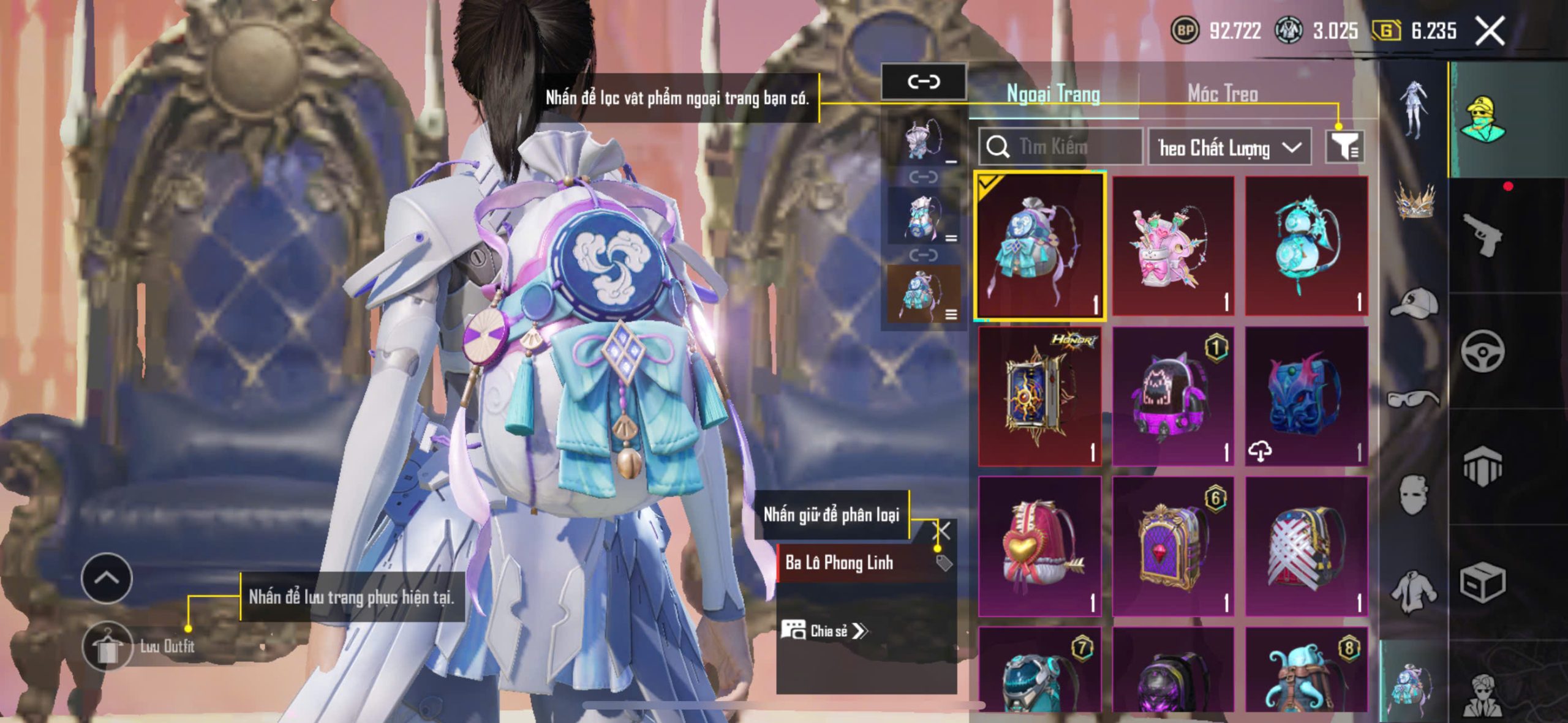1568x723 pixels.
Task: Expand the circular up-arrow button
Action: tap(107, 577)
